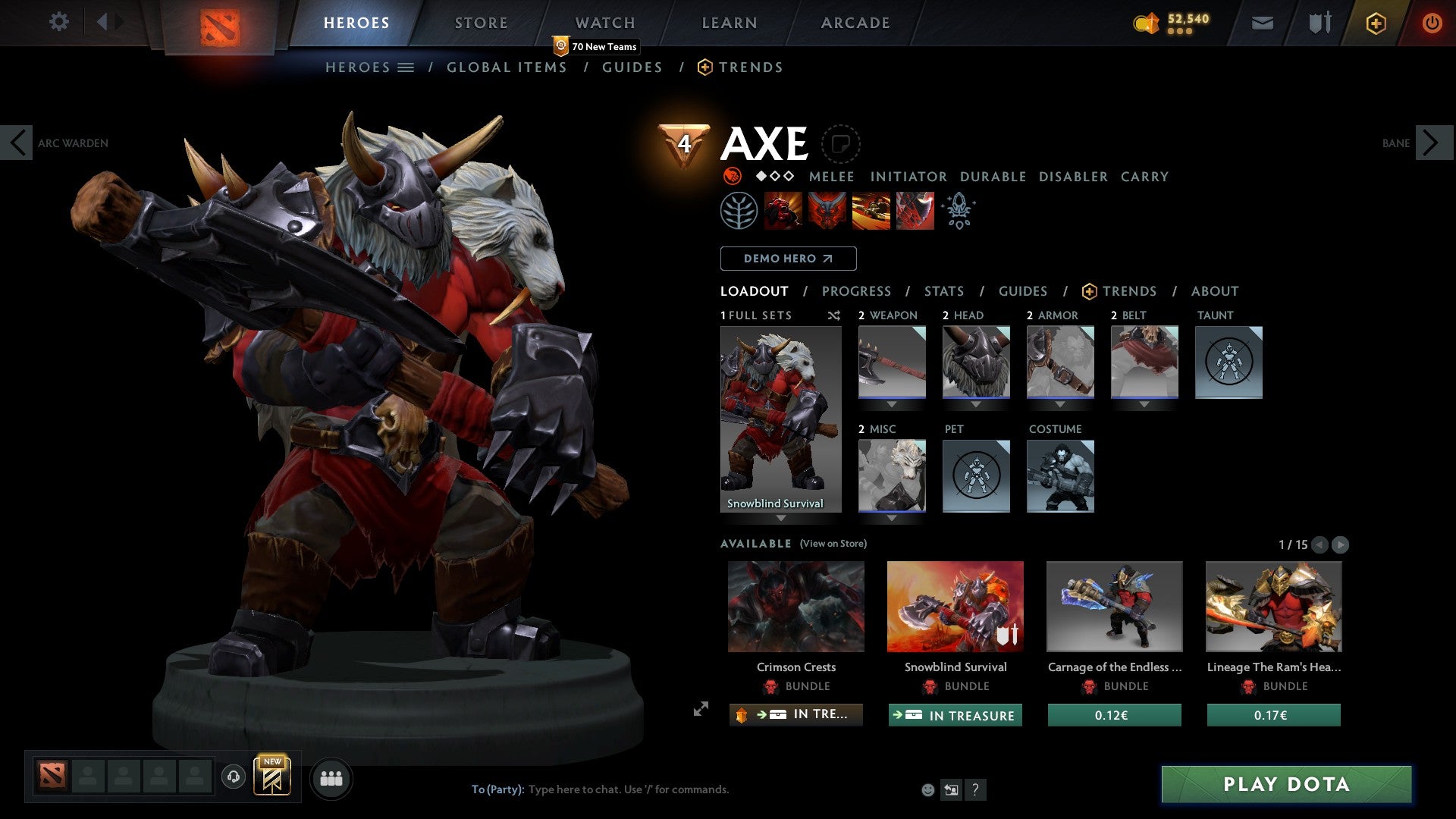The width and height of the screenshot is (1456, 819).
Task: Open the expand arrows on Crimson Crests preview
Action: (701, 711)
